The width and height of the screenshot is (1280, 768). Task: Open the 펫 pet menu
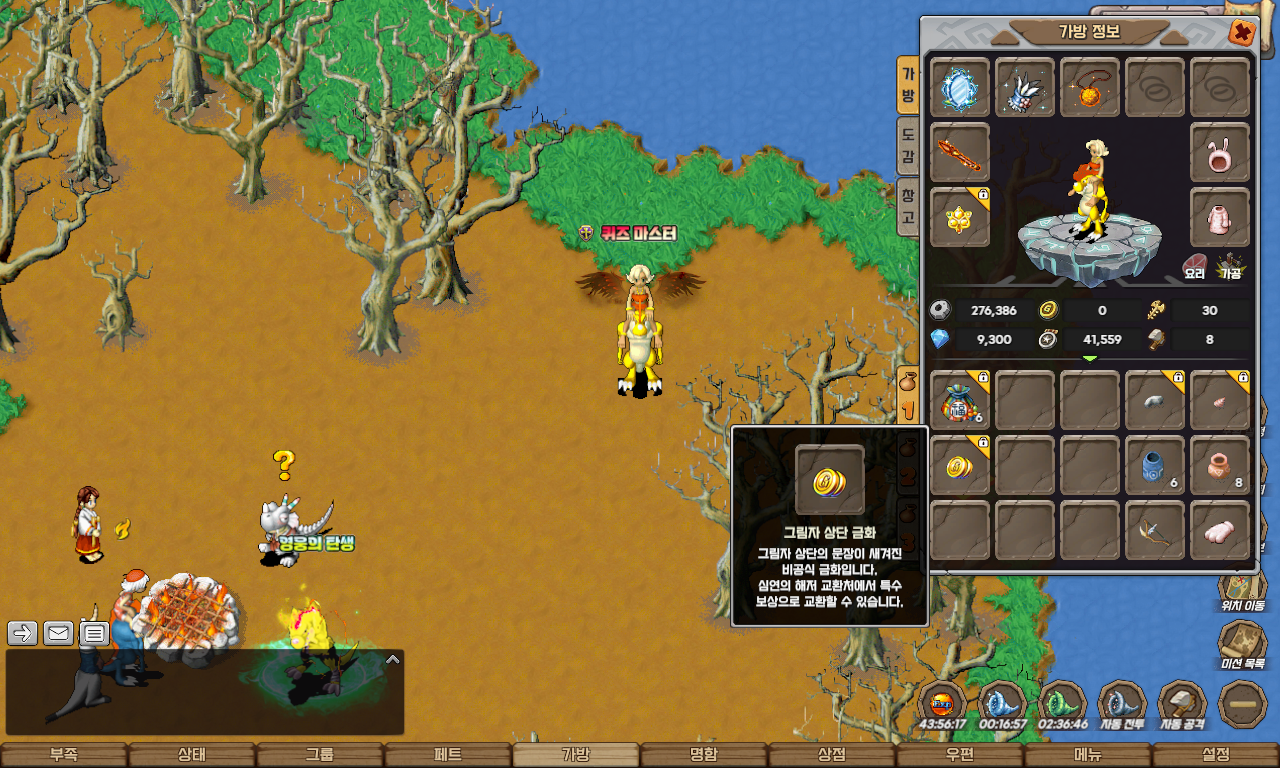(x=448, y=755)
